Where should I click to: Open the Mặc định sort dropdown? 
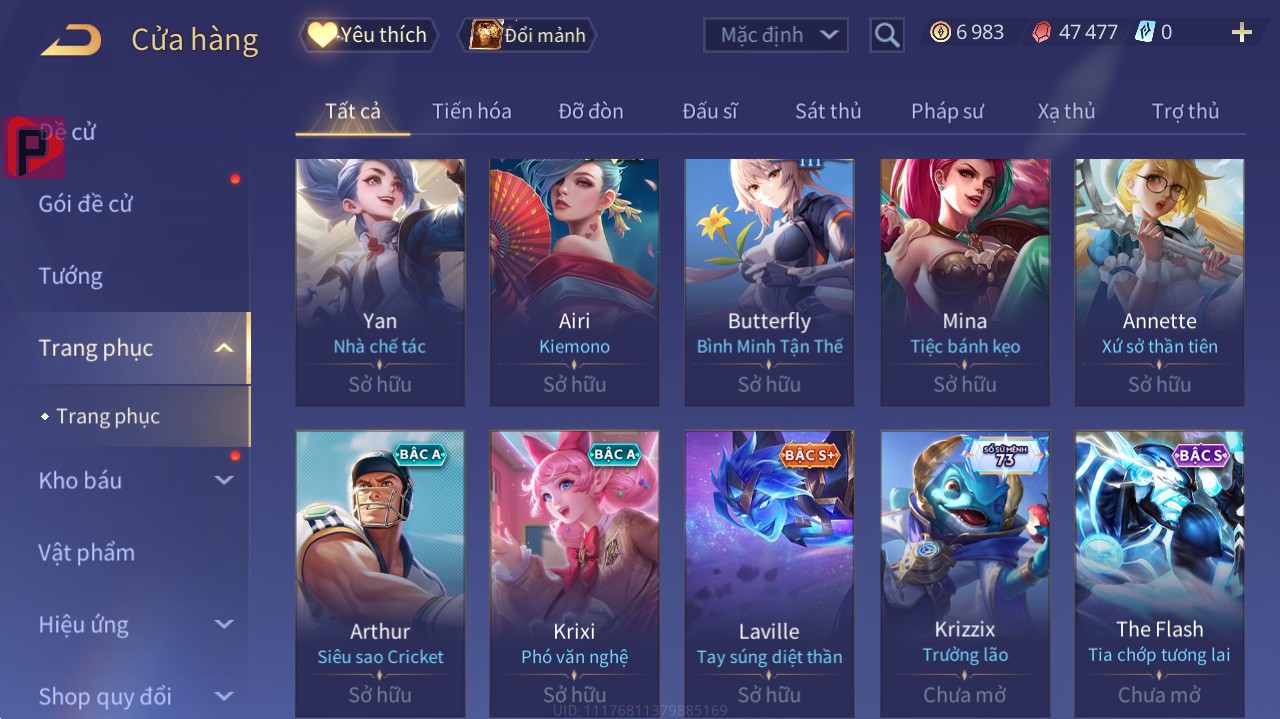coord(776,35)
